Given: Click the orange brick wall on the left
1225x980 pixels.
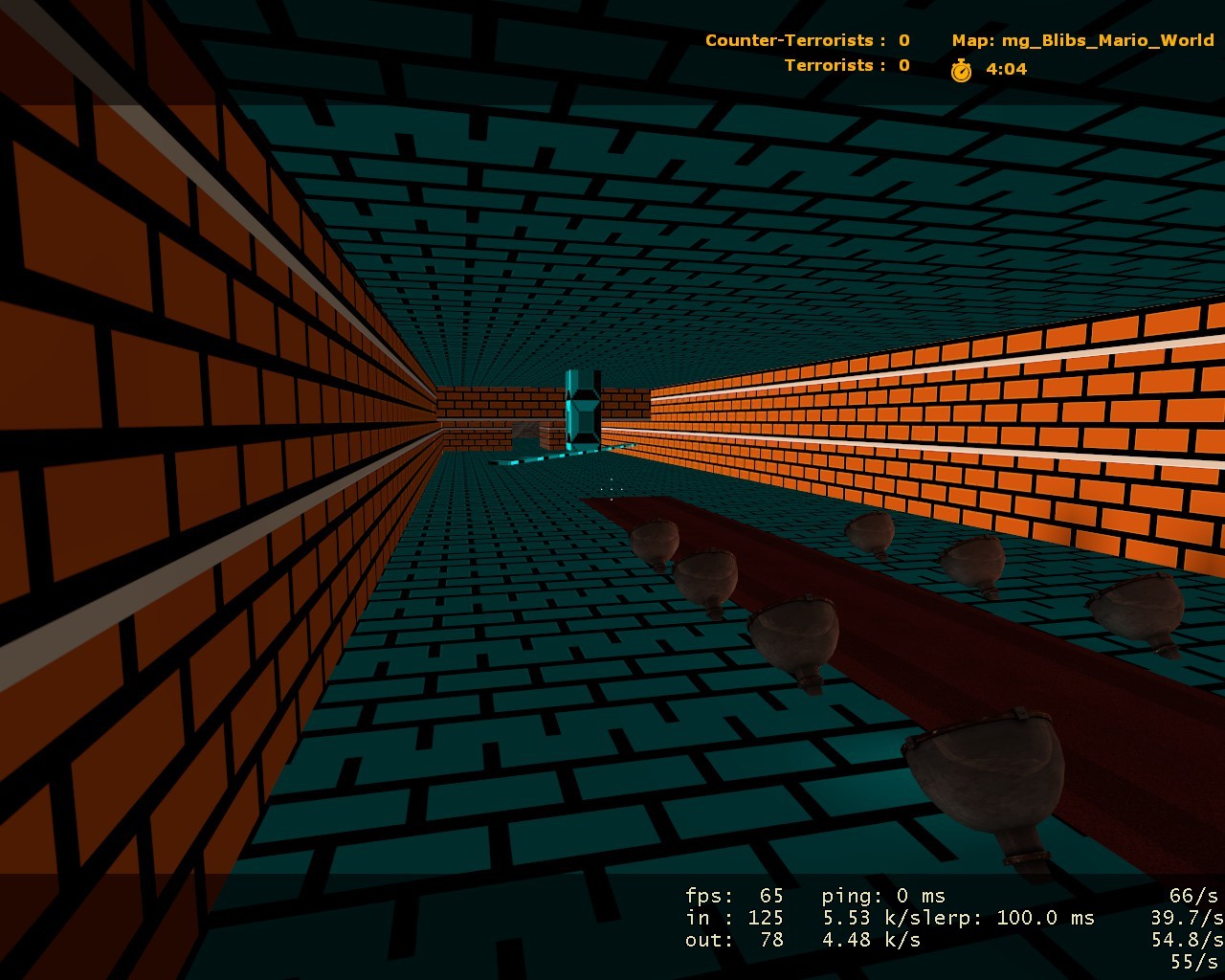Looking at the screenshot, I should coord(144,383).
